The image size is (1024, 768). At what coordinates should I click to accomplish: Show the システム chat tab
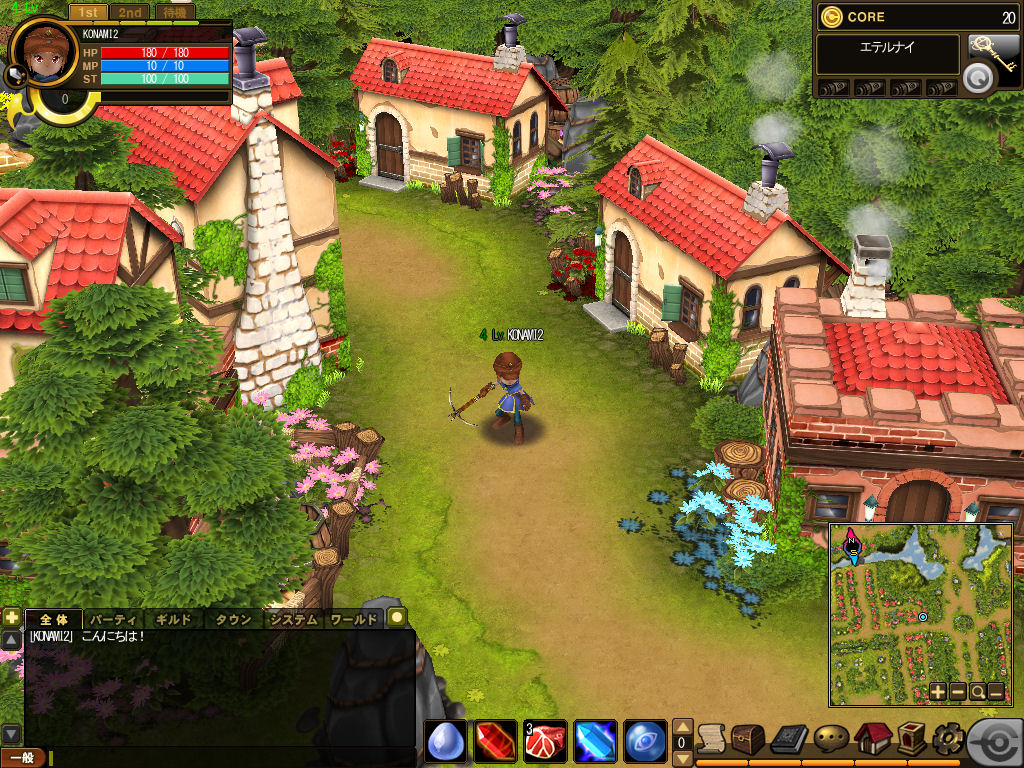(294, 619)
